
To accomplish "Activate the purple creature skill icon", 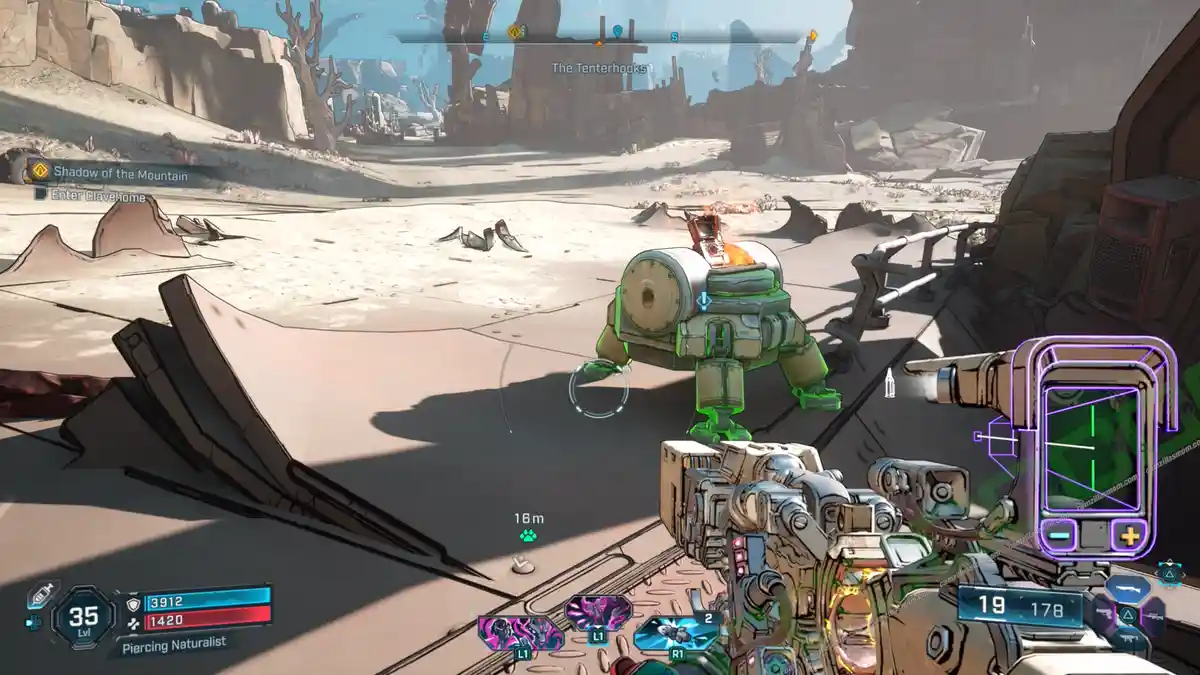I will click(598, 613).
